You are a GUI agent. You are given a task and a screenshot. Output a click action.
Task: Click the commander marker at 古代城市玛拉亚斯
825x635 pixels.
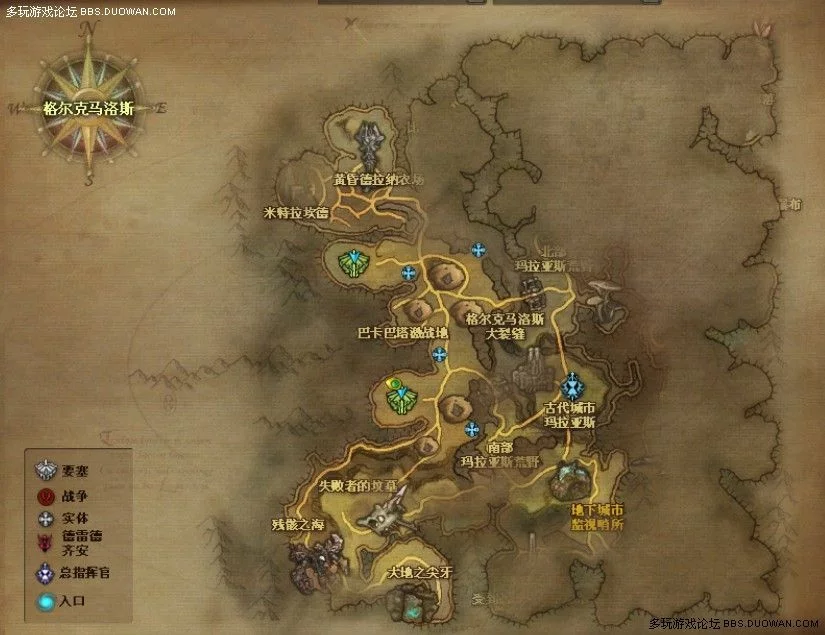[x=572, y=386]
